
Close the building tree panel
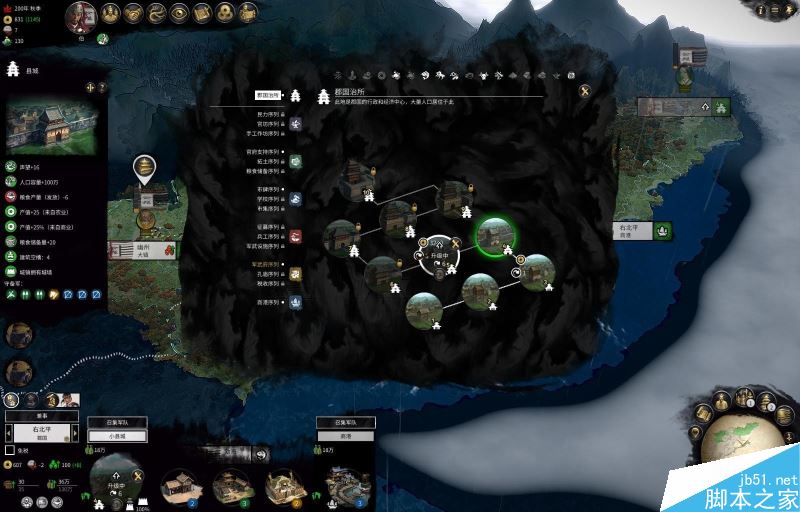(x=584, y=91)
